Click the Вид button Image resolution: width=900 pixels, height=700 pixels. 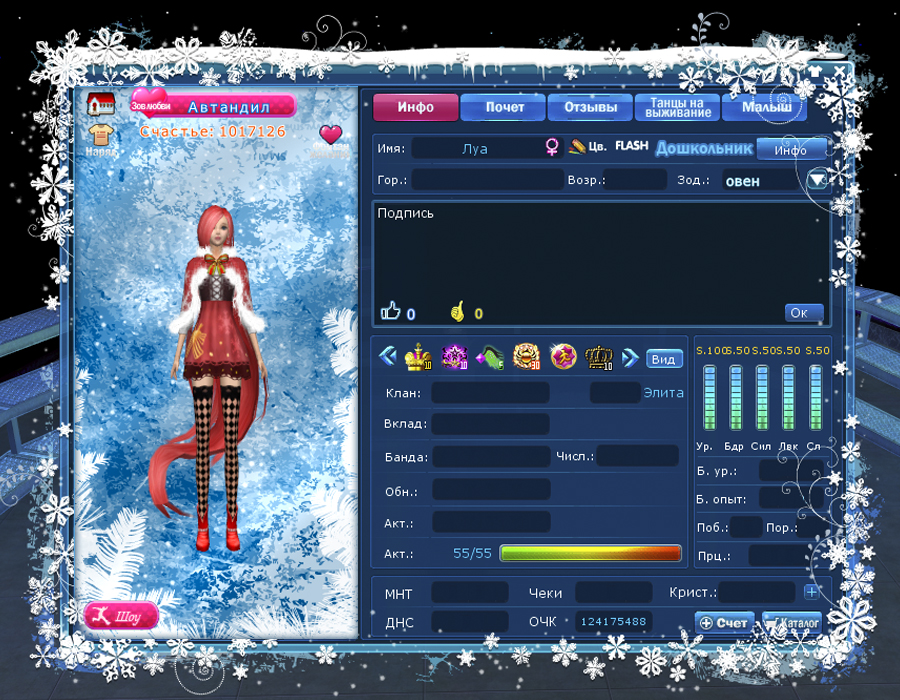(663, 359)
